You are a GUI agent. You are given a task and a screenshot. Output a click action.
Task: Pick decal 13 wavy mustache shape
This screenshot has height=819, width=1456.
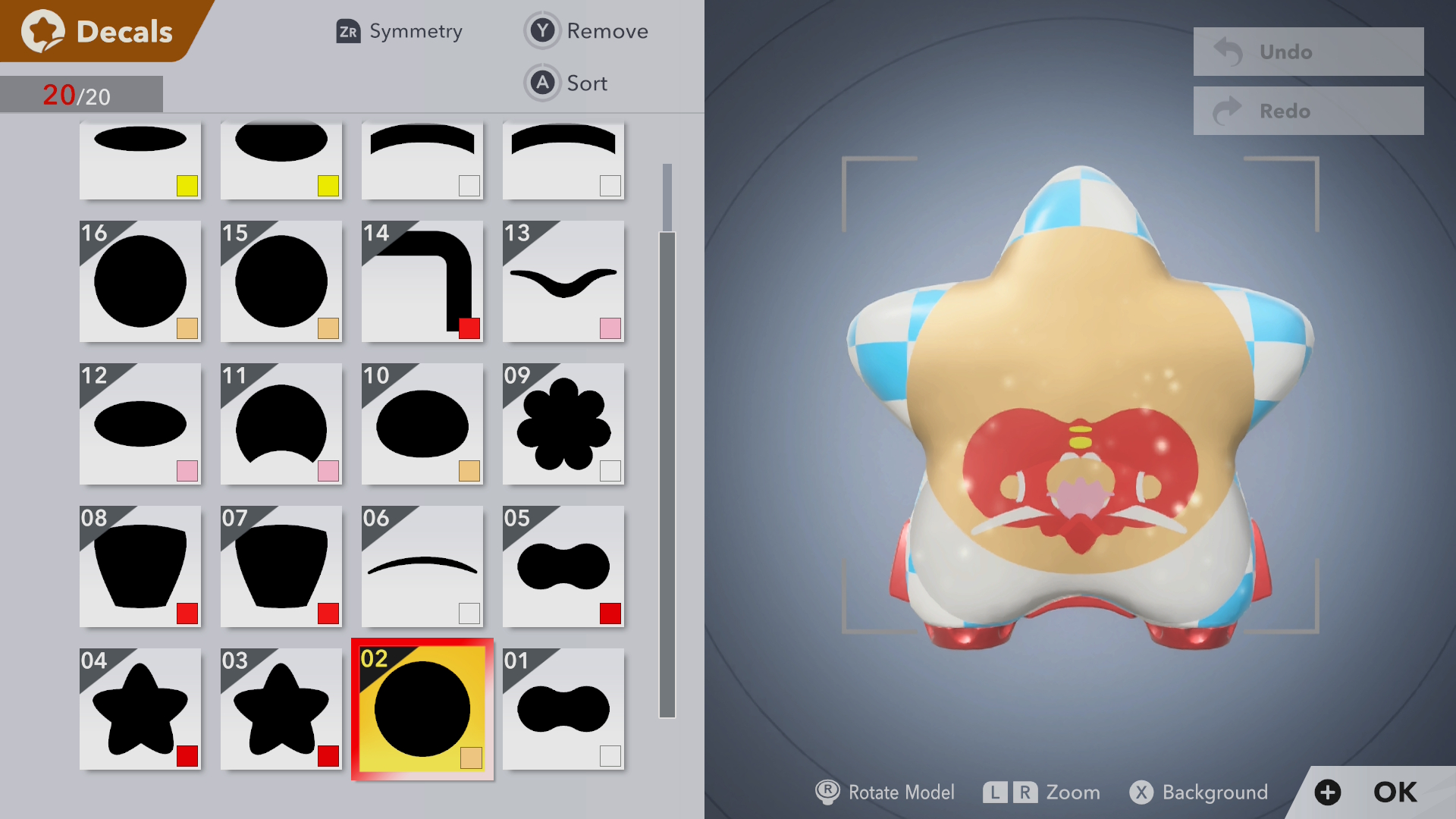(x=563, y=281)
